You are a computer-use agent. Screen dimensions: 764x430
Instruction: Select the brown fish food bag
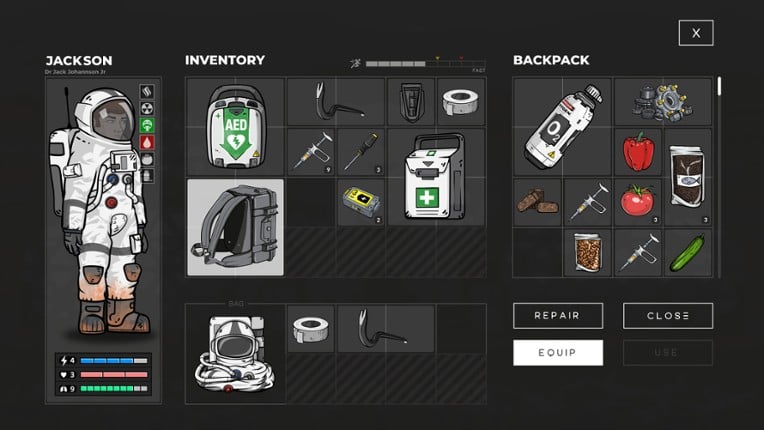(x=688, y=177)
